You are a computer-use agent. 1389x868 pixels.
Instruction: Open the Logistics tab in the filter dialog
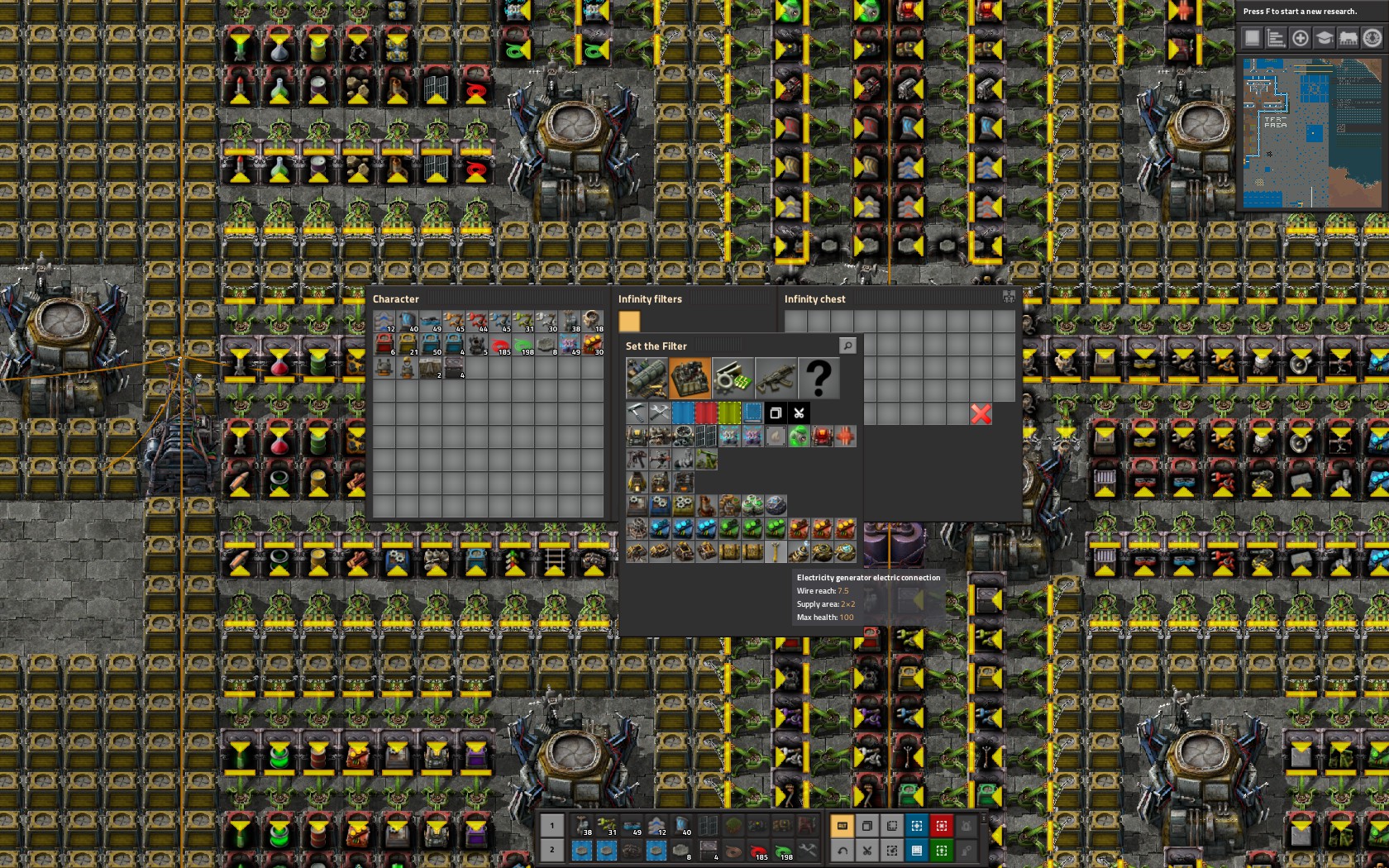(x=647, y=378)
